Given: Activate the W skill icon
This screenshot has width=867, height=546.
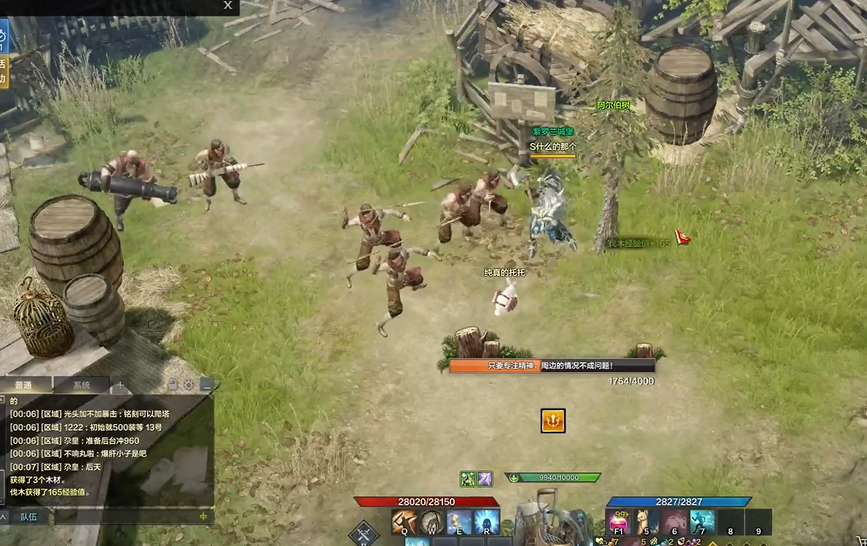Looking at the screenshot, I should (x=432, y=522).
